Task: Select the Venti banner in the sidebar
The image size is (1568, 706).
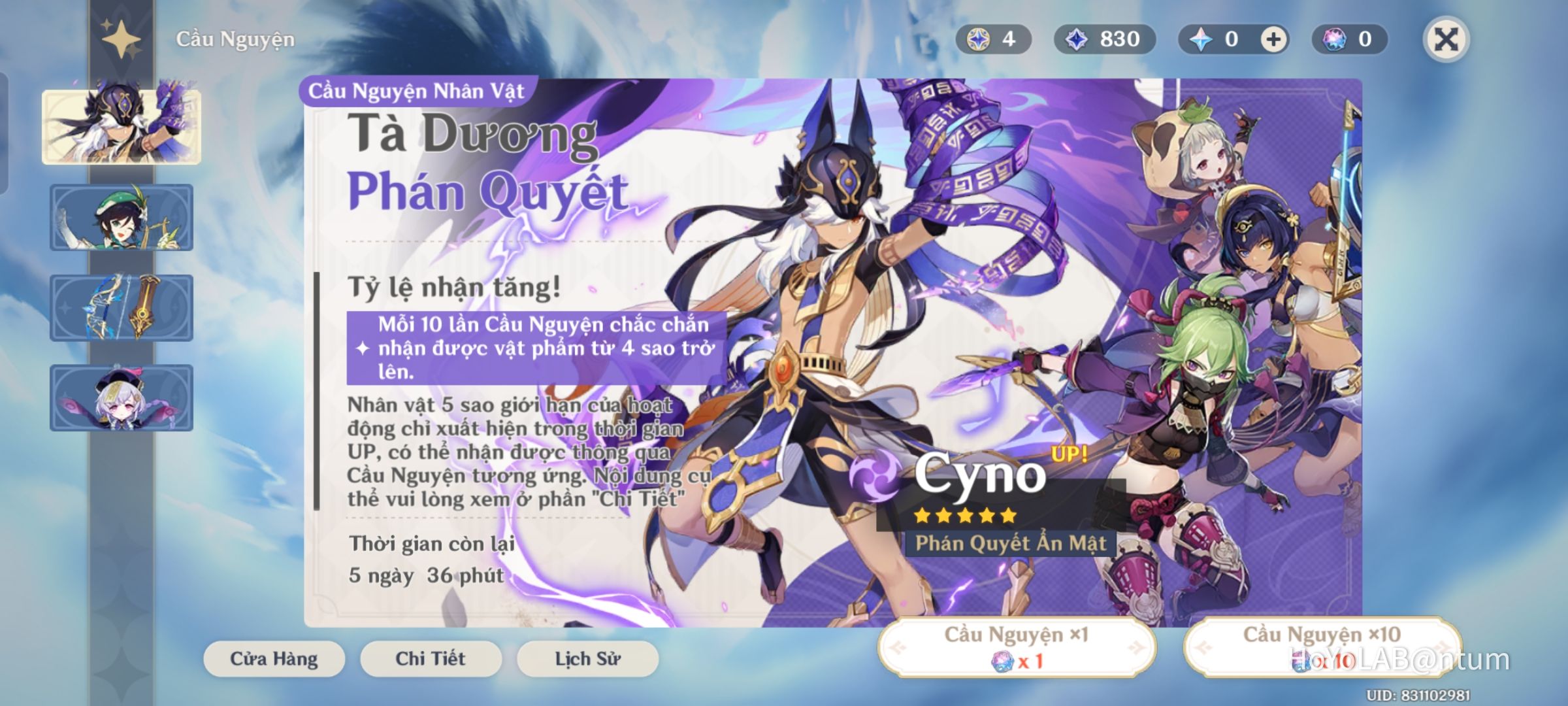Action: pos(122,217)
